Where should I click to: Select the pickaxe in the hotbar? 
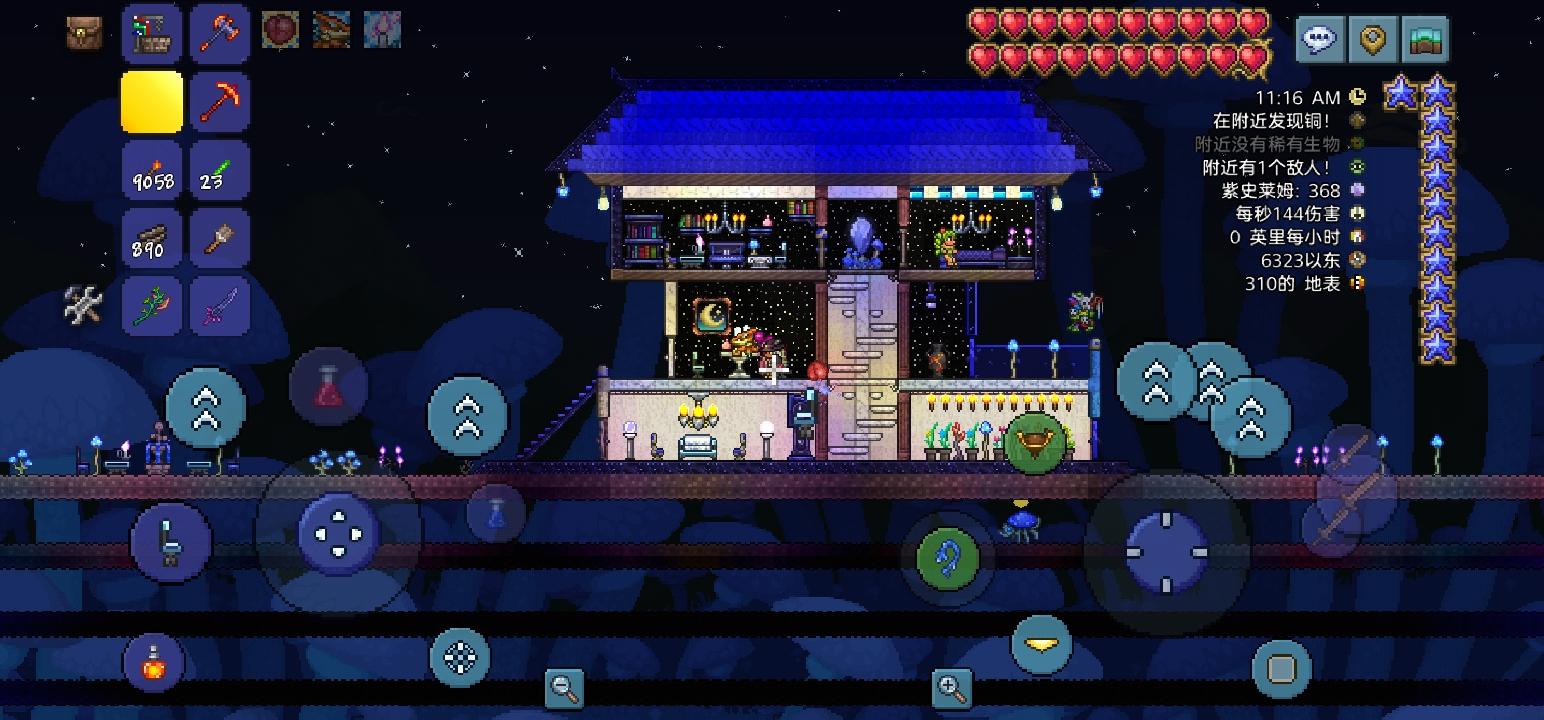coord(219,101)
